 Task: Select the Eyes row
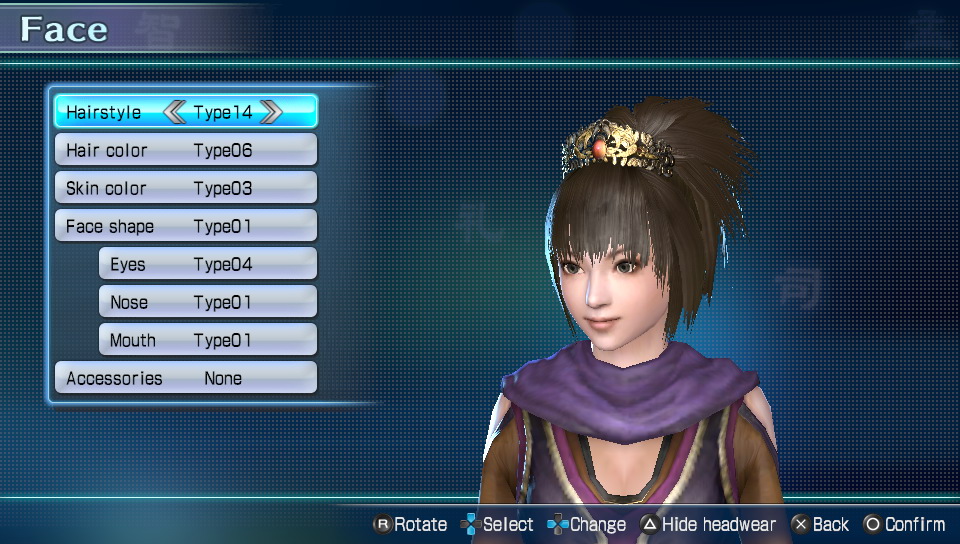point(207,264)
